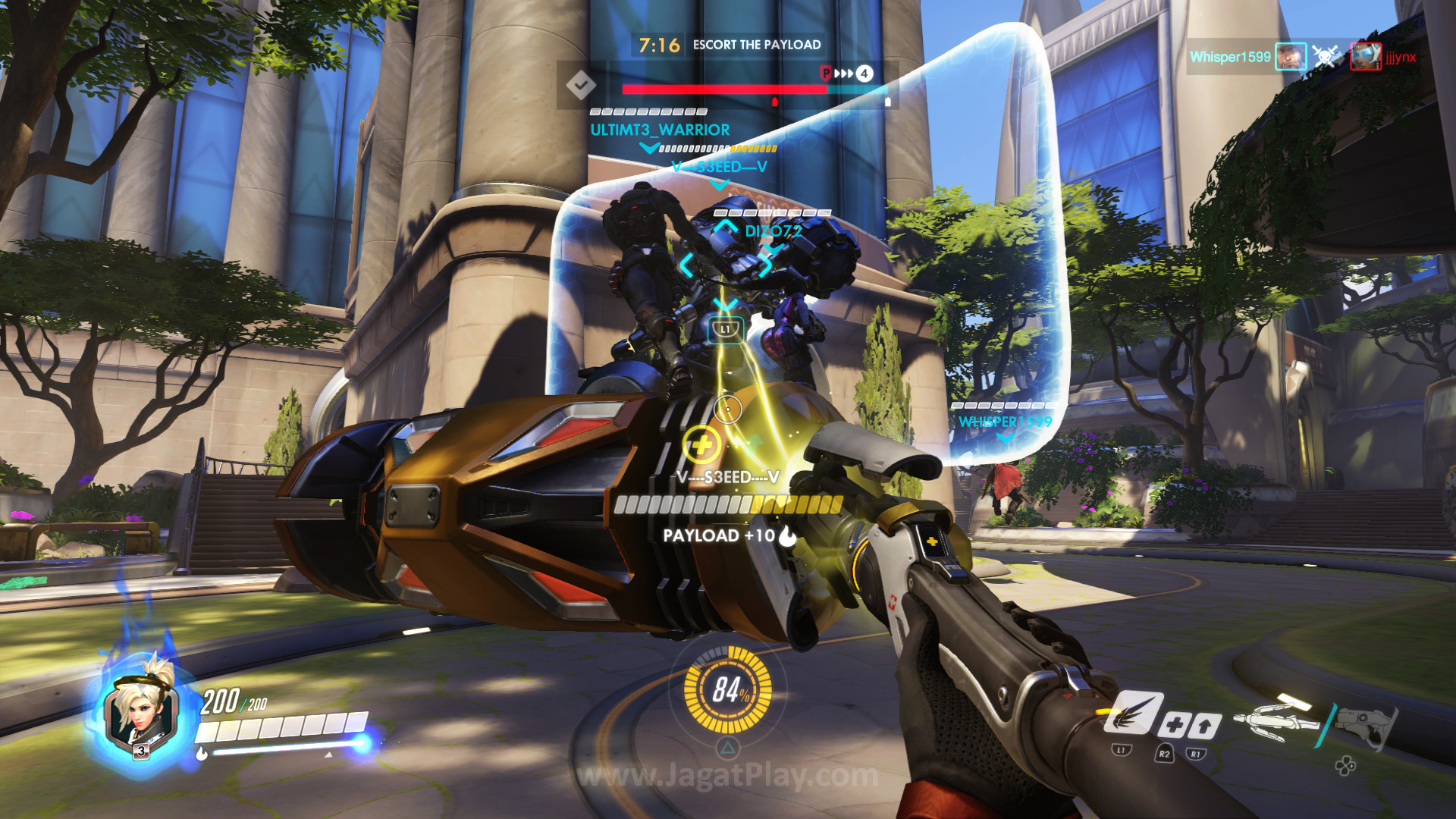Select the checkpoint diamond objective icon
Viewport: 1456px width, 819px height.
coord(581,84)
